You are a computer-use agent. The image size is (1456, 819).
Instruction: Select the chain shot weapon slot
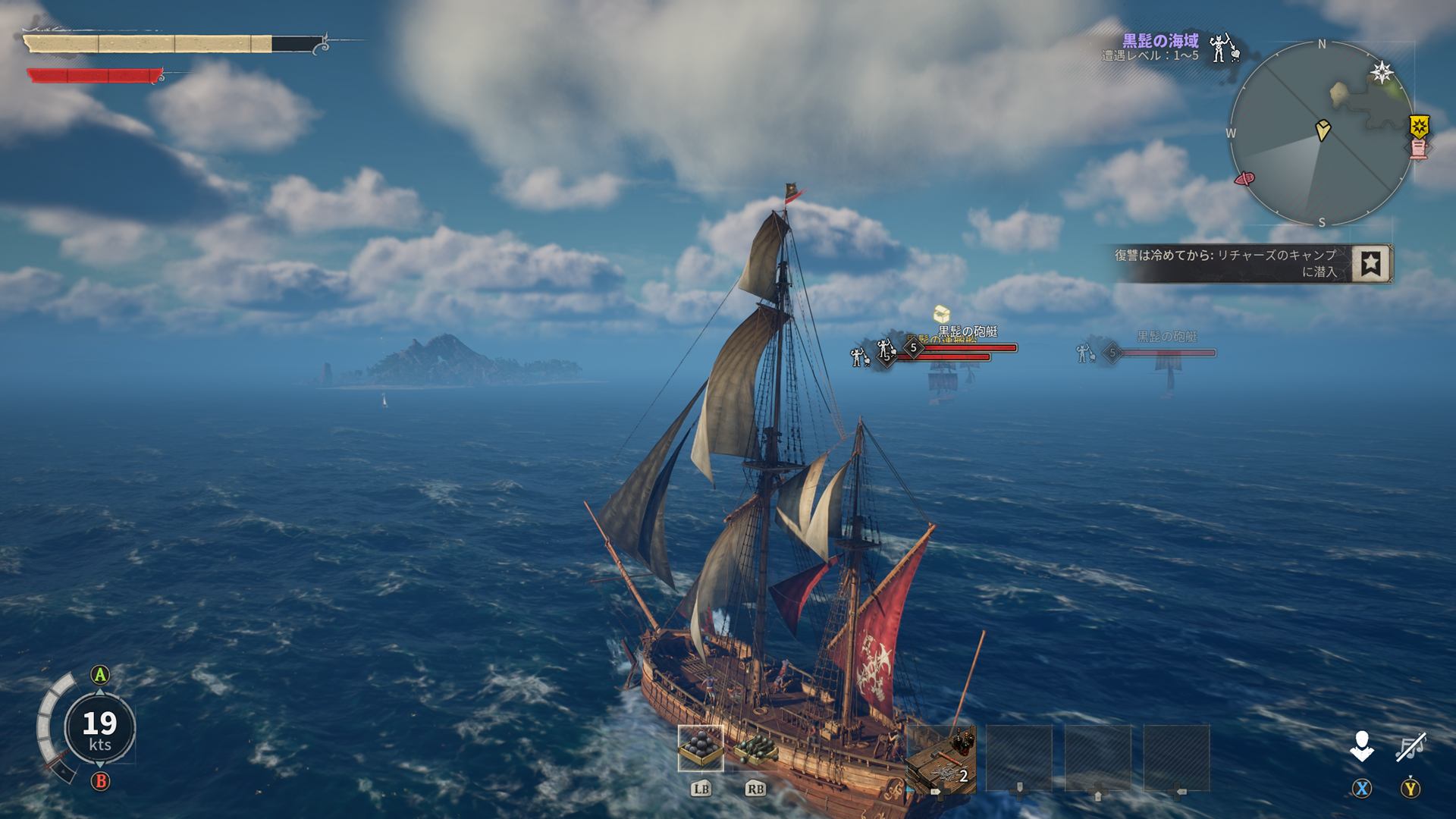click(755, 748)
